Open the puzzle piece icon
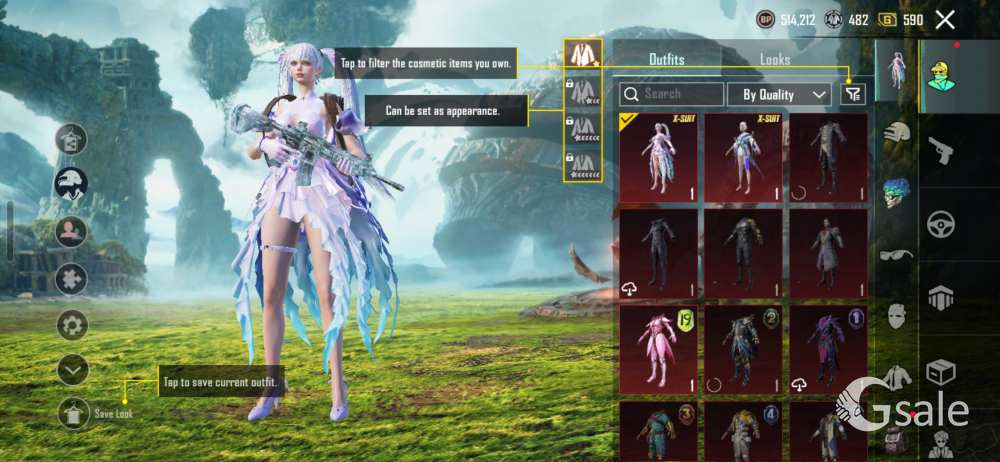 tap(72, 278)
